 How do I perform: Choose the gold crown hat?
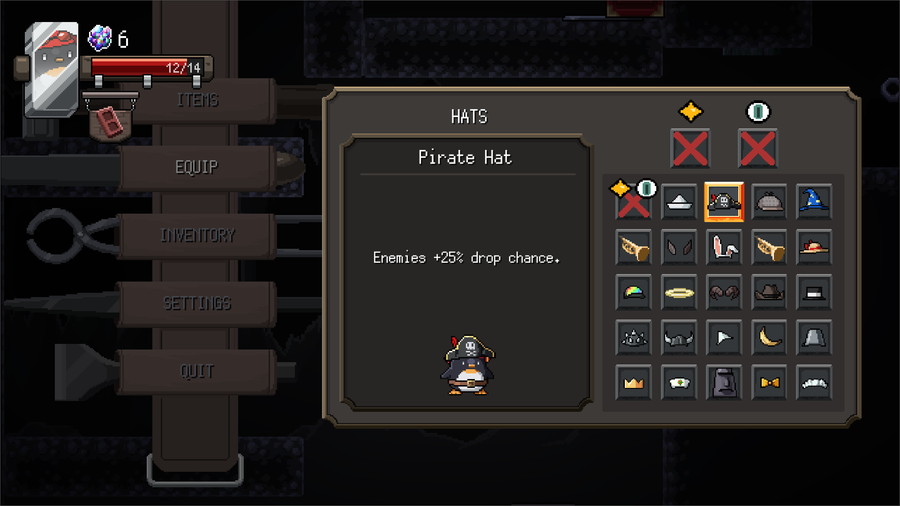634,383
